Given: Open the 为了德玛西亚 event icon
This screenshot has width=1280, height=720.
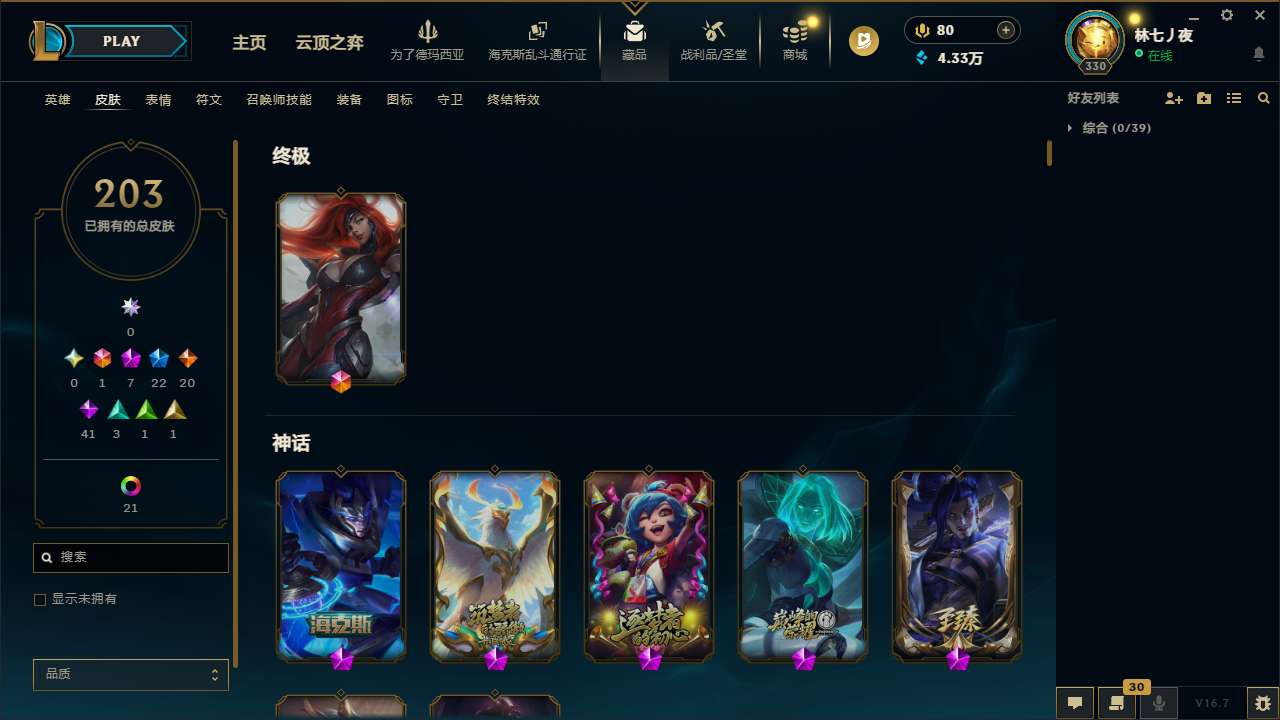Looking at the screenshot, I should [x=428, y=40].
